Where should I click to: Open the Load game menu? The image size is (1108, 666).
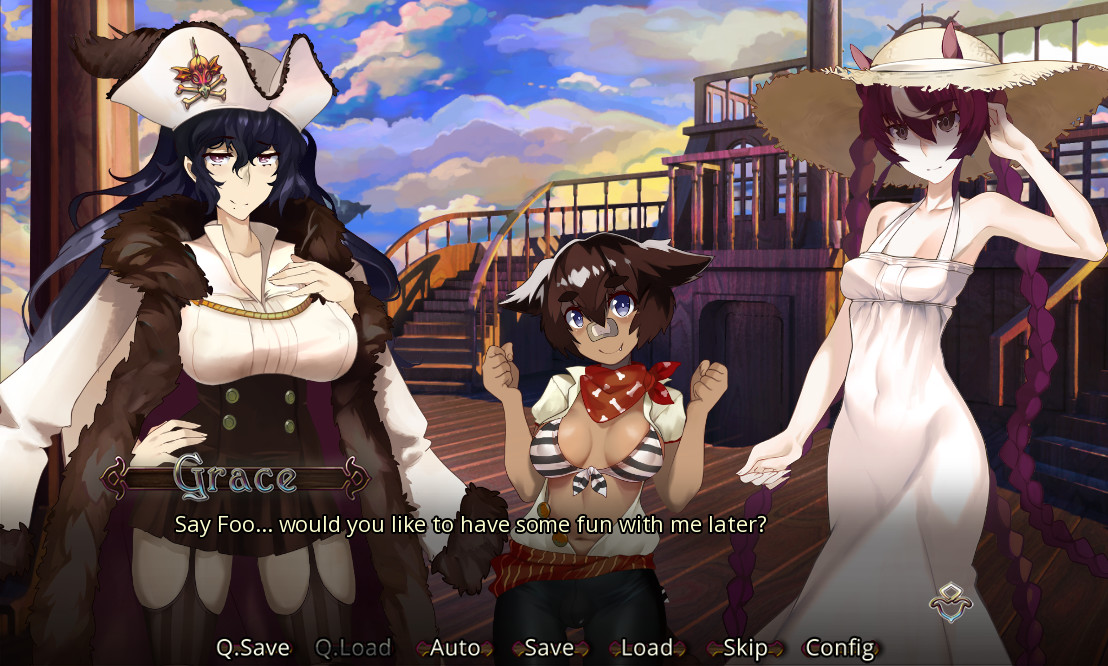coord(646,648)
